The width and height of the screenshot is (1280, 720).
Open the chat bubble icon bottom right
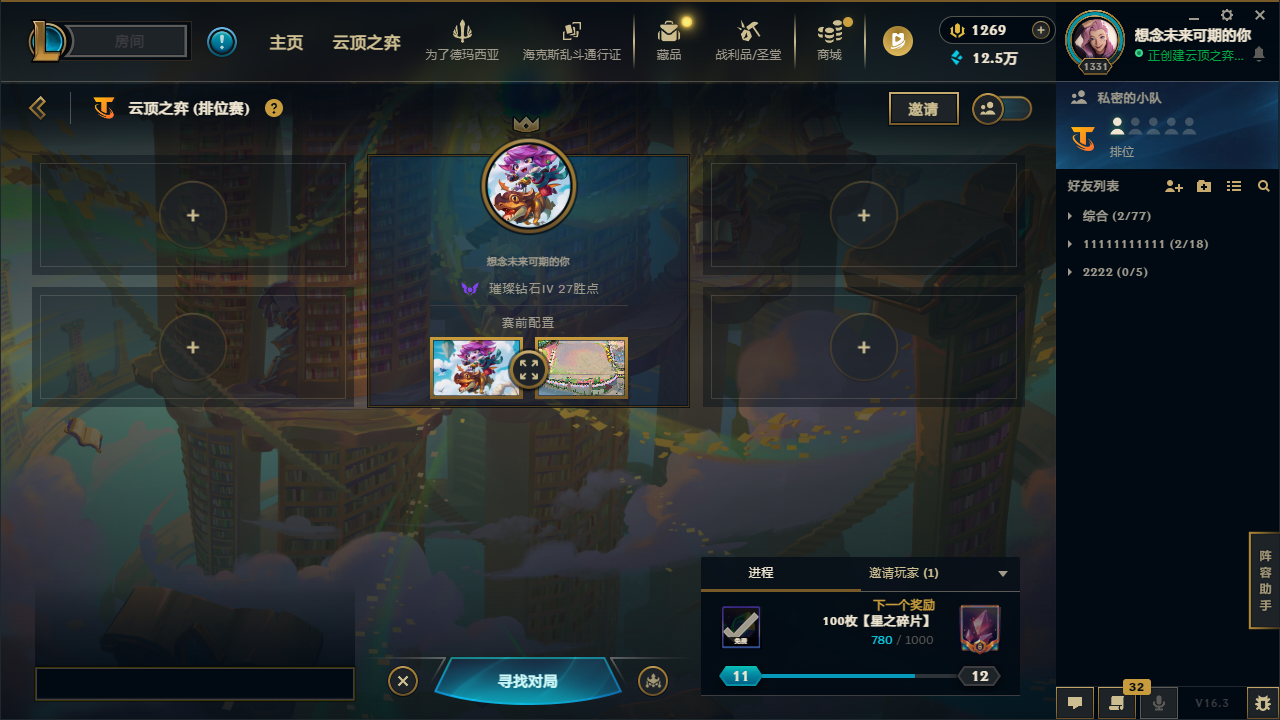(x=1075, y=702)
